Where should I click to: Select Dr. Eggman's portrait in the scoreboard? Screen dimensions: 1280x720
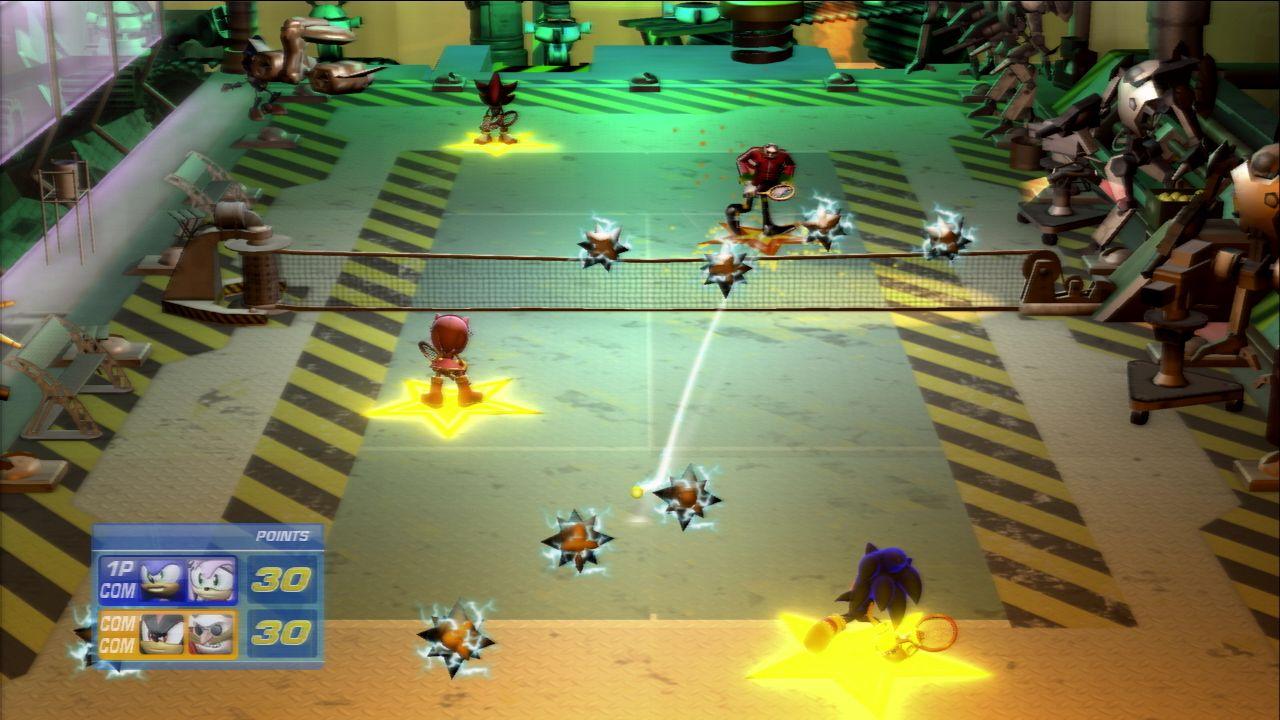pyautogui.click(x=211, y=633)
